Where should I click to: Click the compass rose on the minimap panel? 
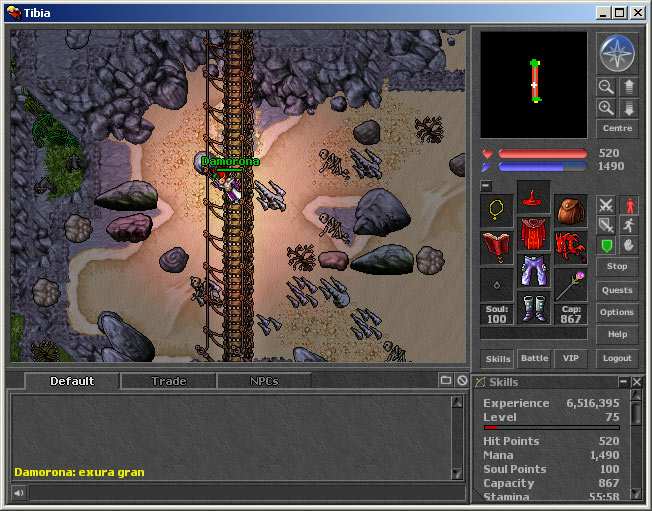tap(615, 51)
